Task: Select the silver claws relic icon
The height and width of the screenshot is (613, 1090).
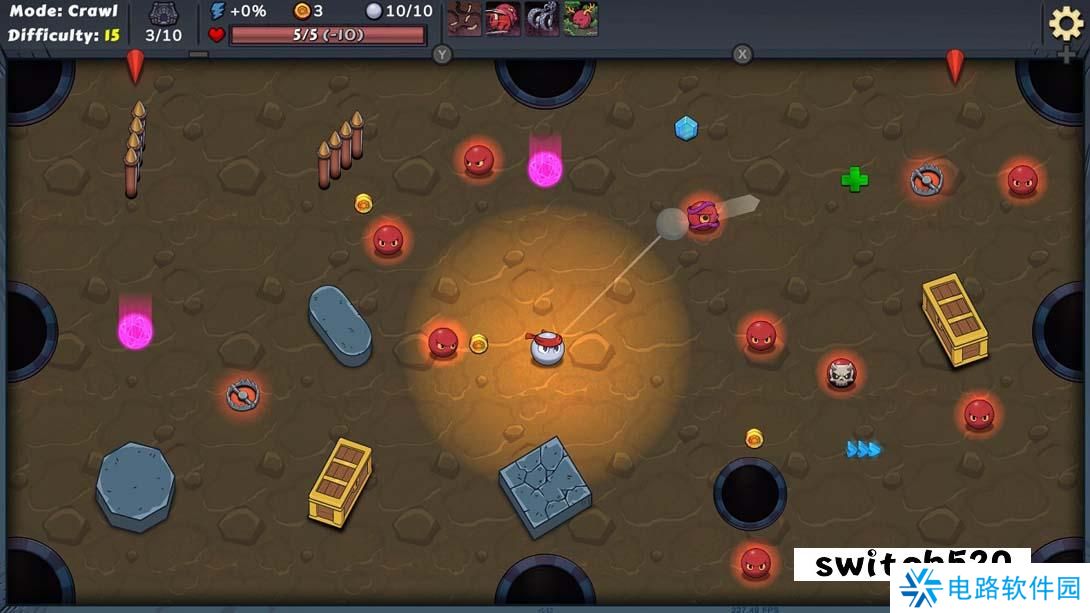Action: click(x=542, y=19)
